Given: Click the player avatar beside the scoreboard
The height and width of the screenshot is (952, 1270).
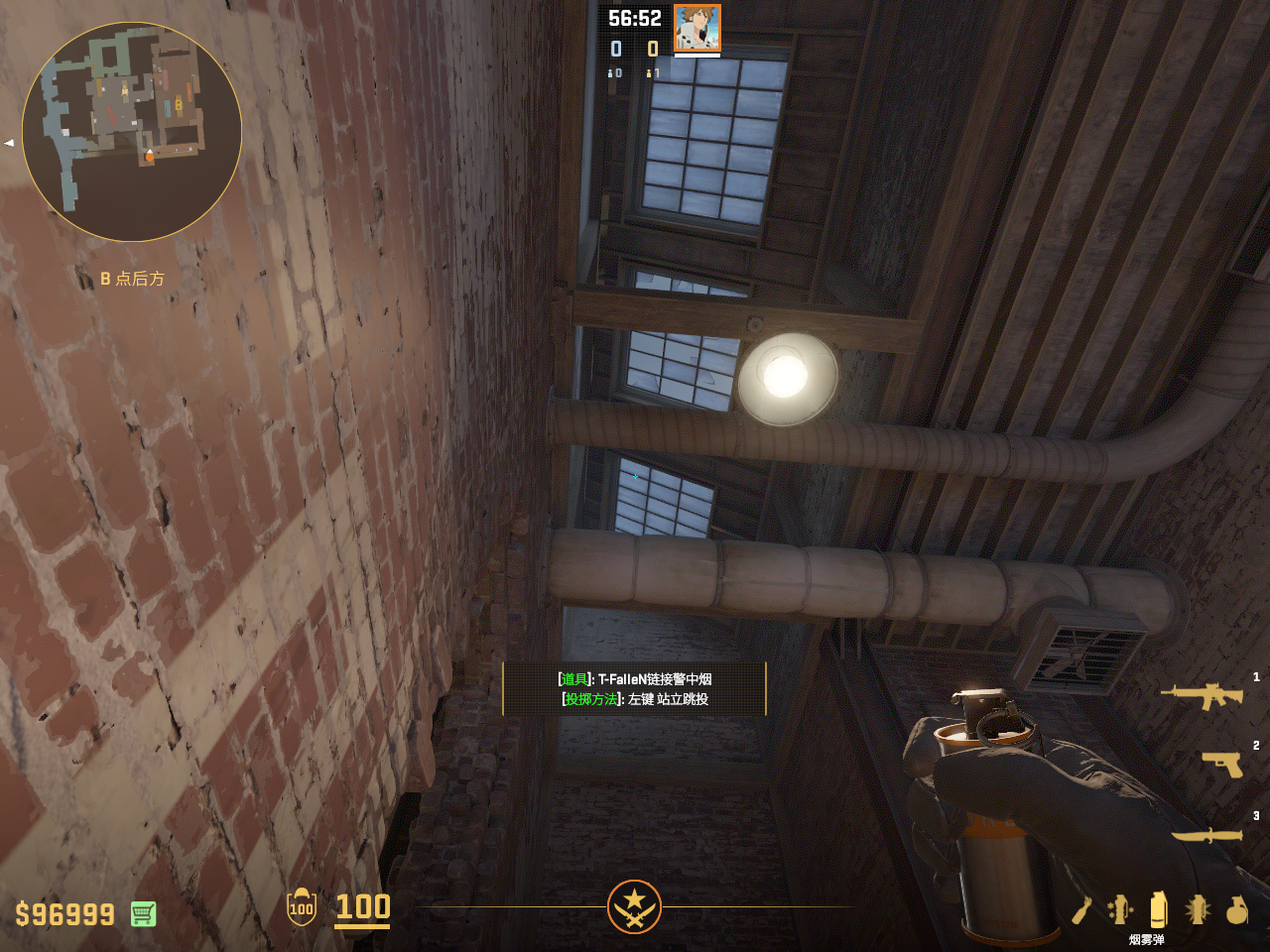Looking at the screenshot, I should click(x=697, y=28).
